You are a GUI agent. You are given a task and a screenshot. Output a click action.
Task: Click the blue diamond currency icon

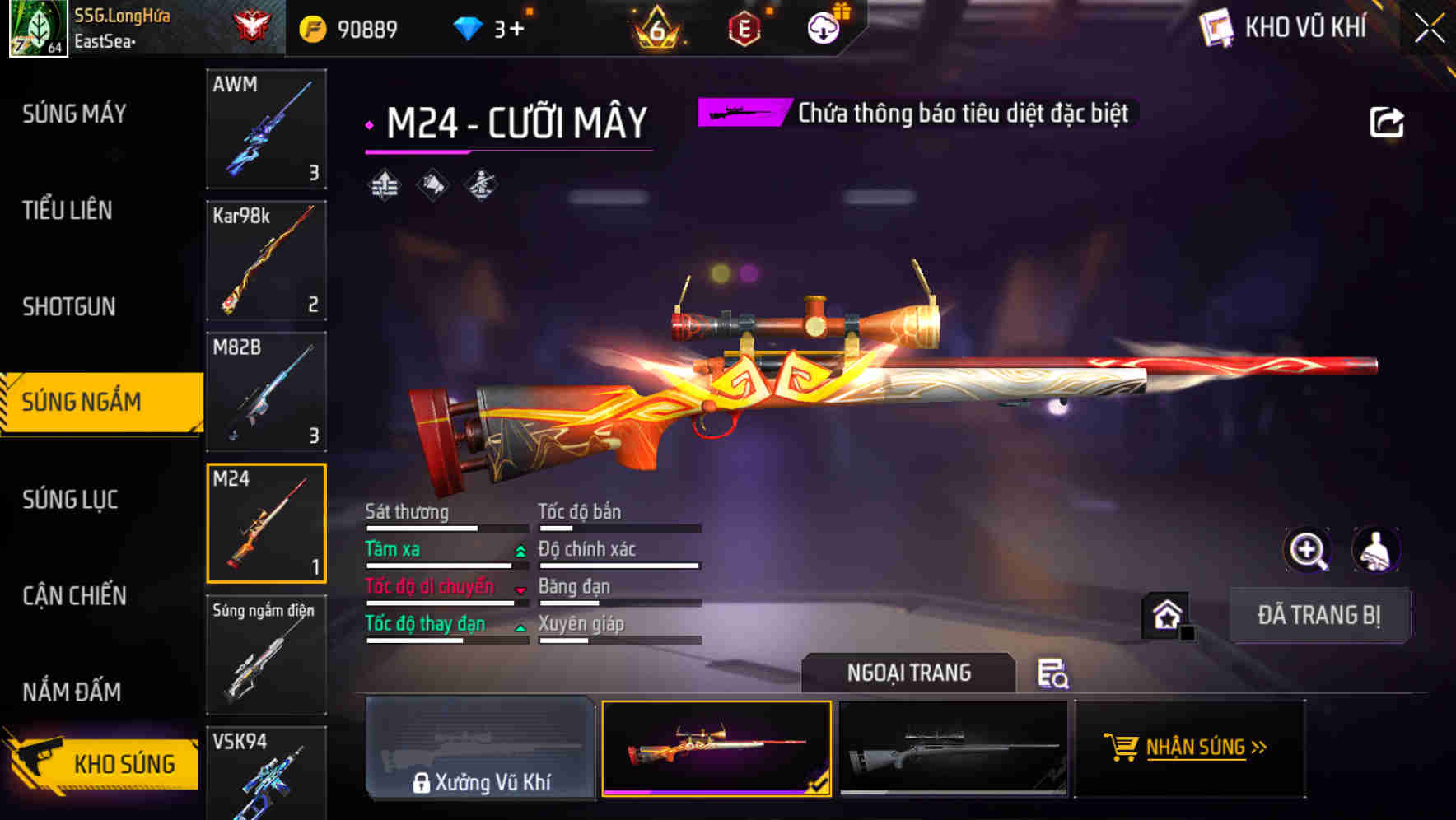coord(468,27)
